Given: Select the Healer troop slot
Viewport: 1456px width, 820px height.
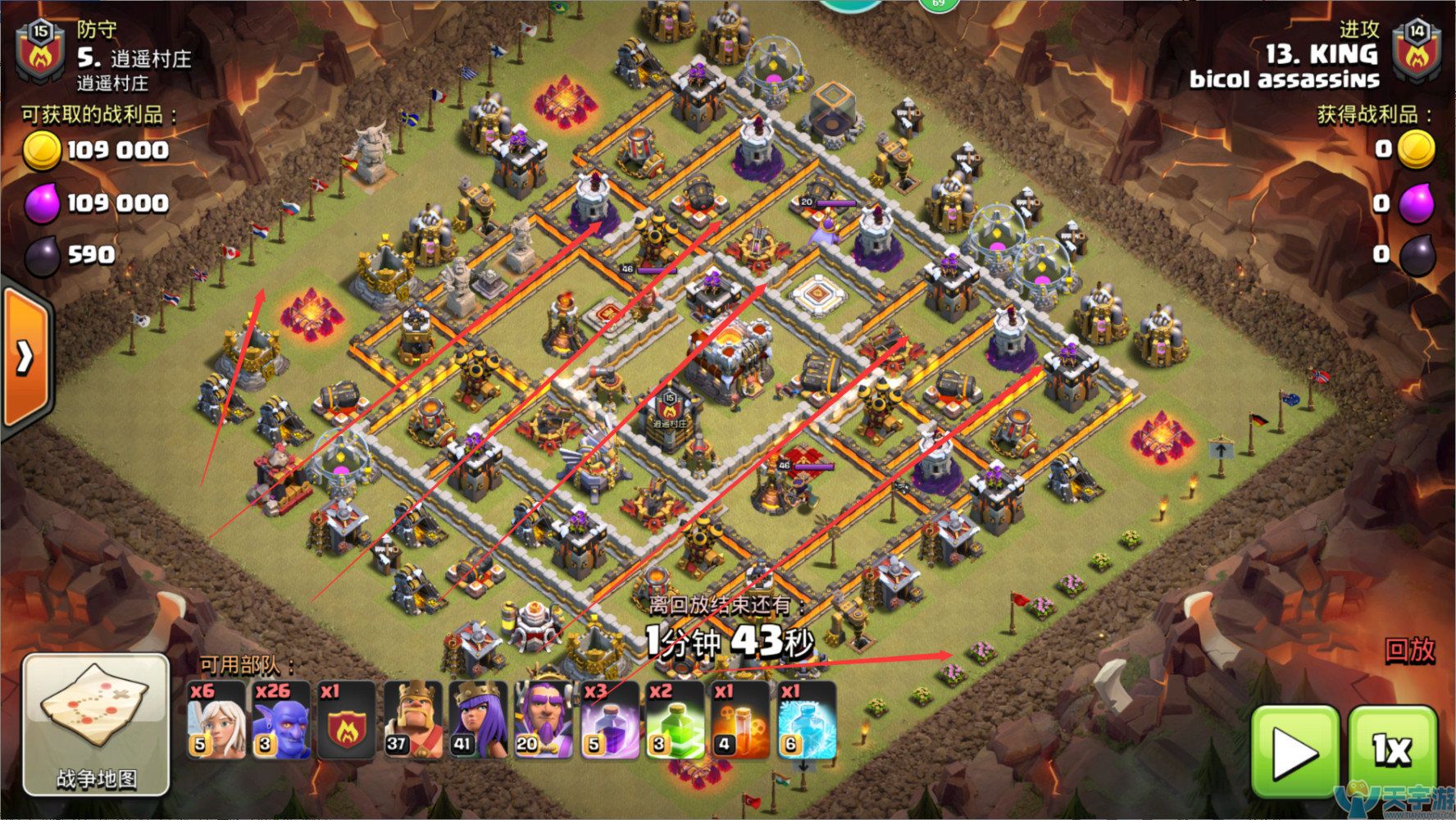Looking at the screenshot, I should click(x=216, y=720).
